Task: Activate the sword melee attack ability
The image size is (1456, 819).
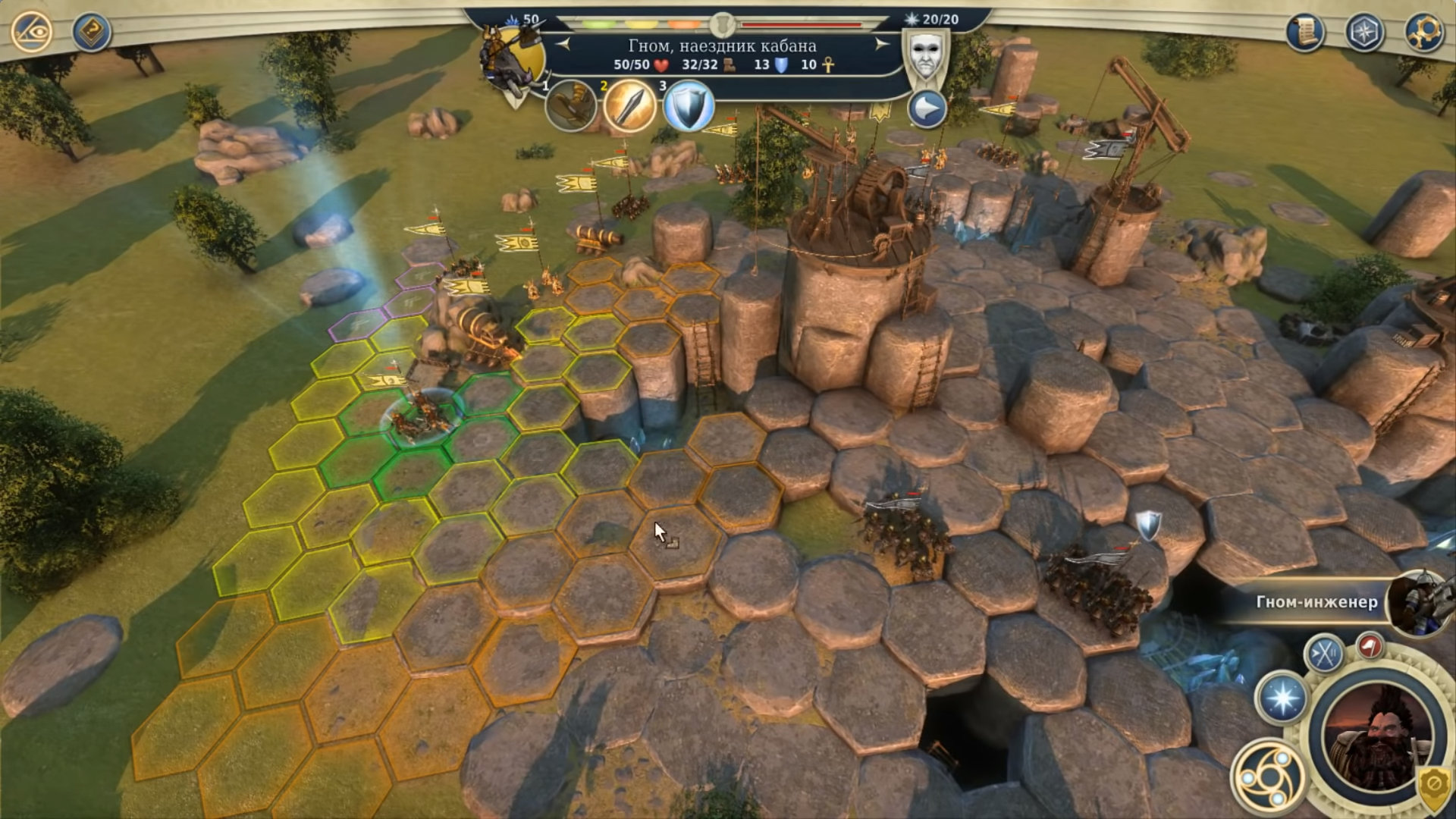Action: (629, 106)
